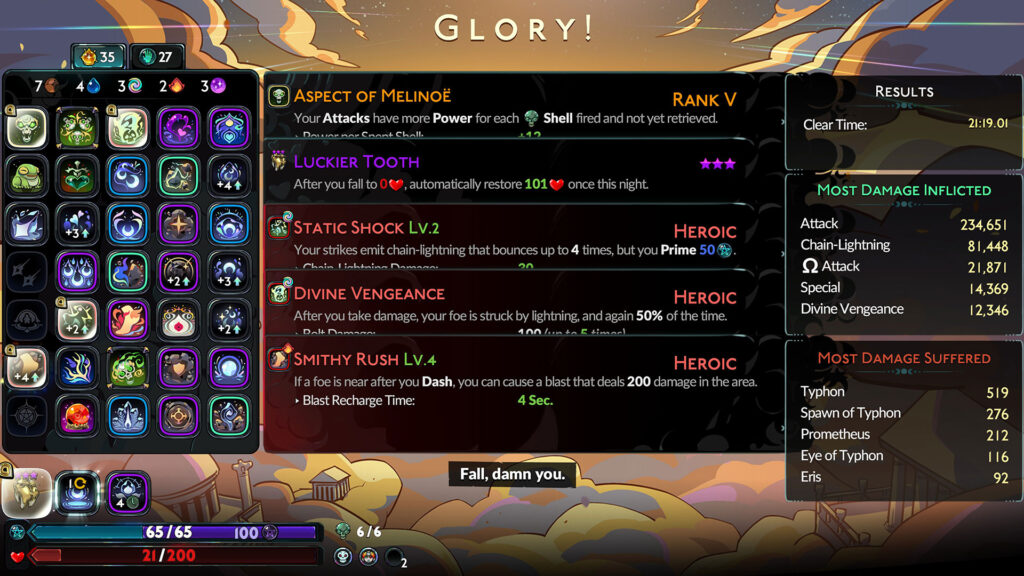Viewport: 1024px width, 576px height.
Task: Select the purple-framed icon with green clock
Action: click(128, 492)
